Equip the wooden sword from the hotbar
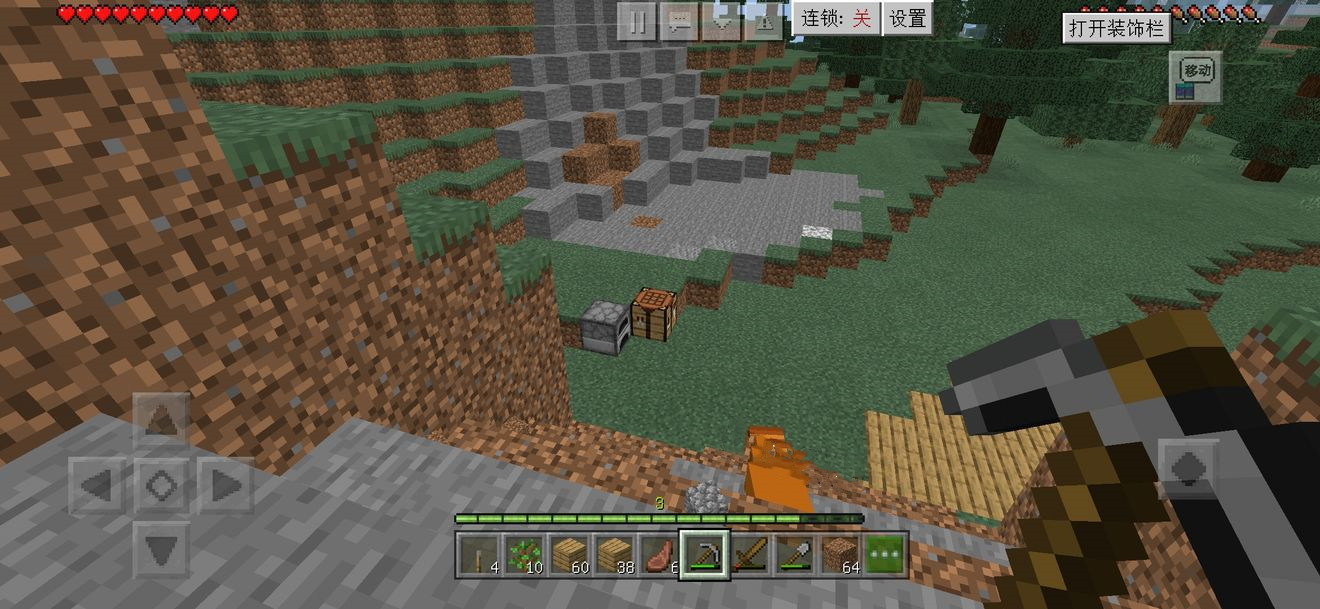1320x609 pixels. [750, 554]
